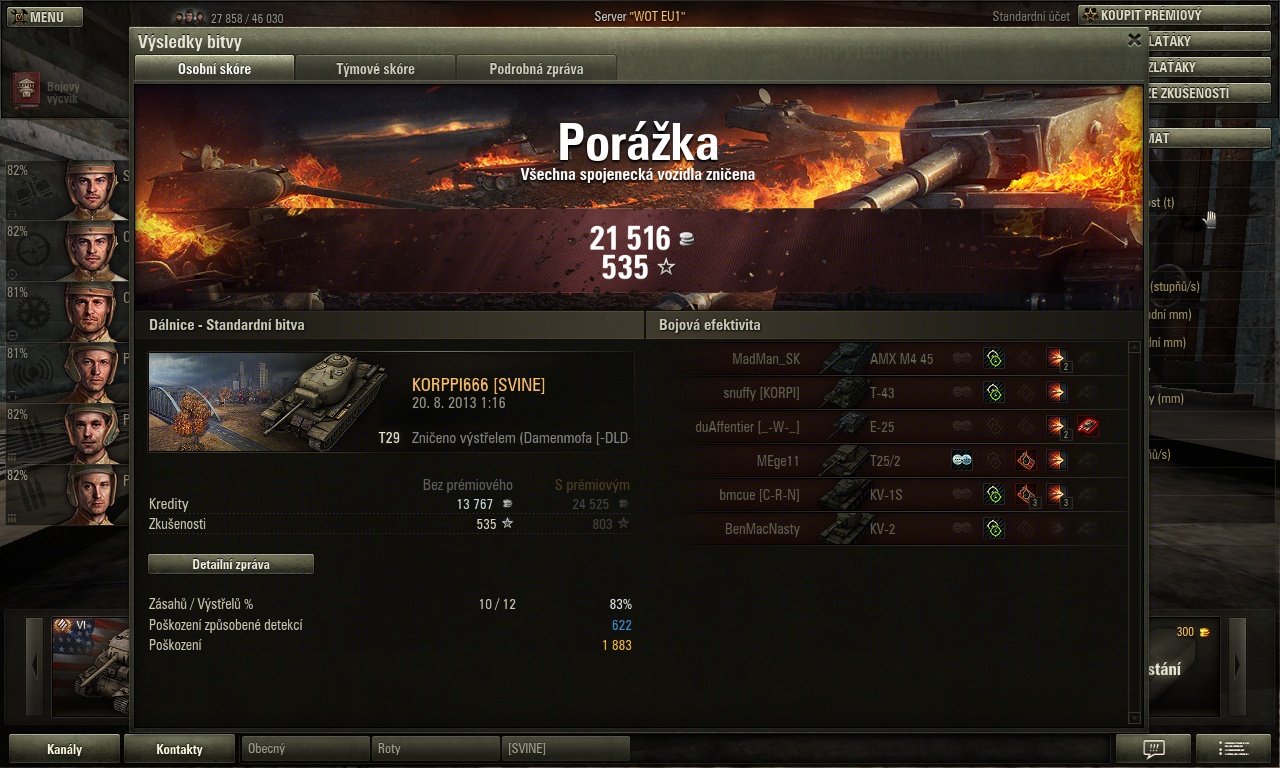The image size is (1280, 768).
Task: Click the Detailní zpráva button
Action: 231,564
